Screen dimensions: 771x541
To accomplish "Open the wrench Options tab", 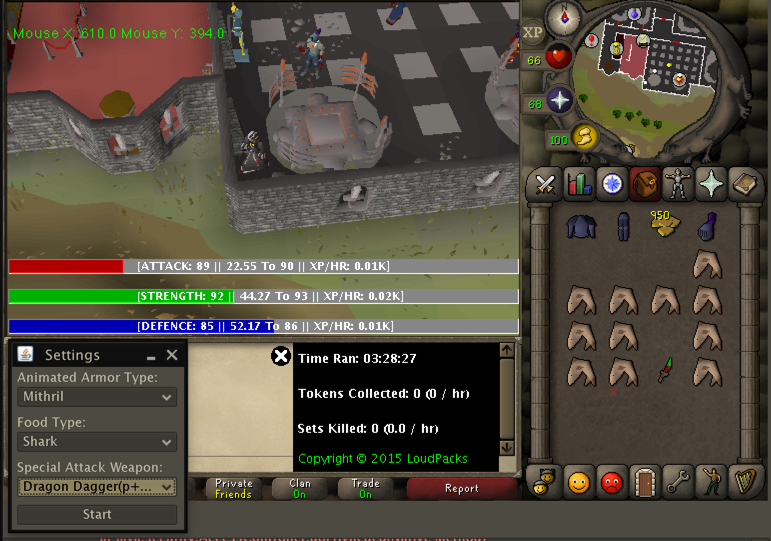I will coord(677,482).
